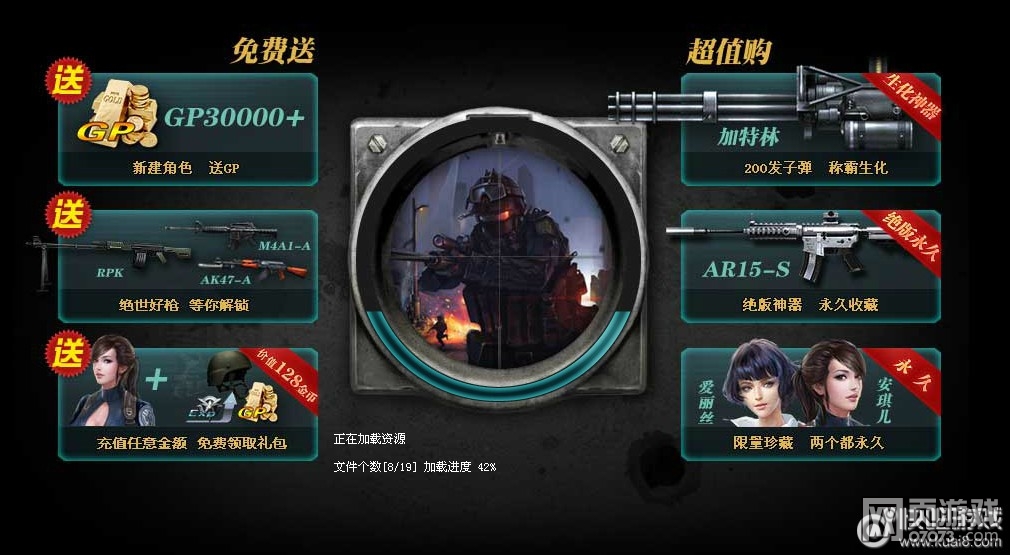1010x555 pixels.
Task: Select the RPK, M4A1-A, AK47-A weapons banner
Action: [x=188, y=266]
